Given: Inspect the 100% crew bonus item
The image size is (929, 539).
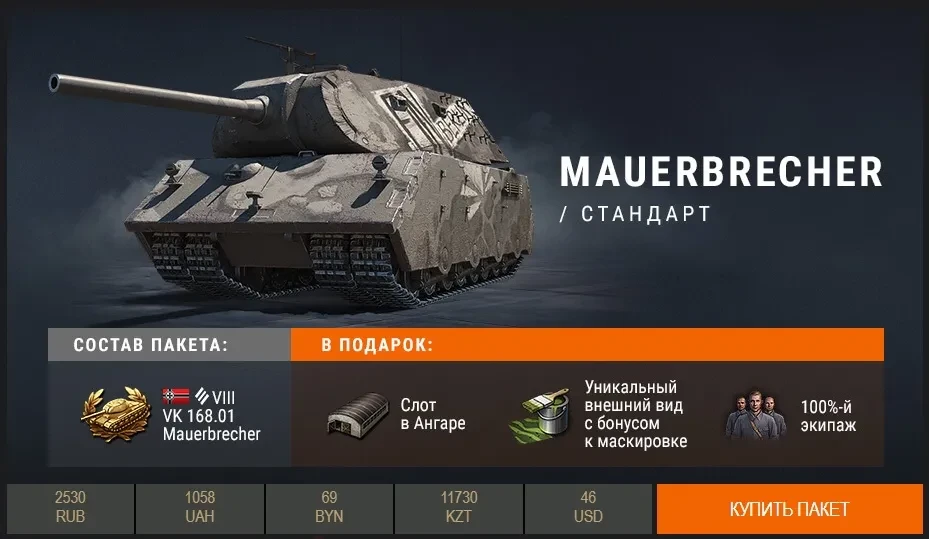Looking at the screenshot, I should [x=791, y=415].
